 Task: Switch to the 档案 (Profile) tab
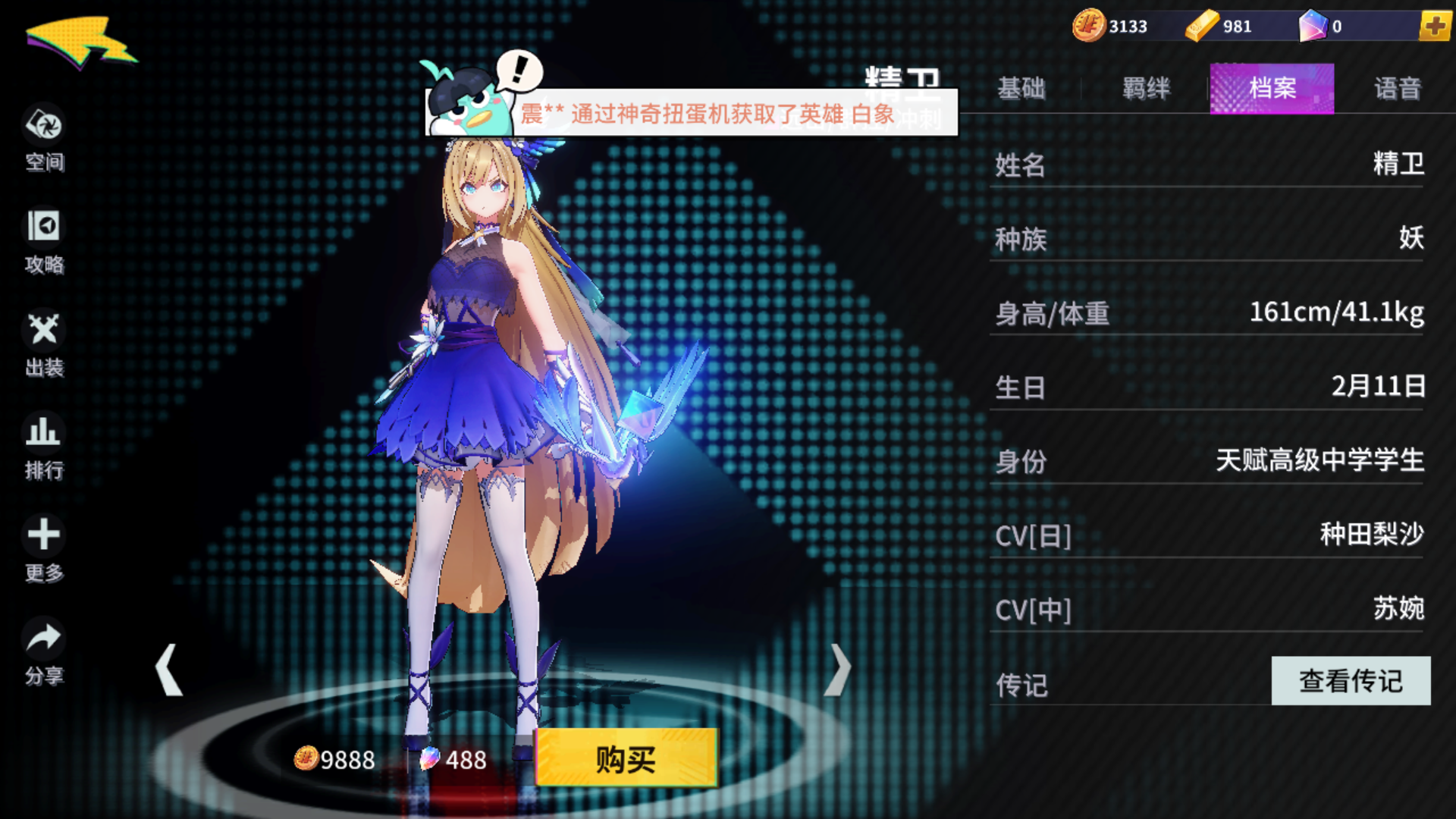[x=1271, y=89]
